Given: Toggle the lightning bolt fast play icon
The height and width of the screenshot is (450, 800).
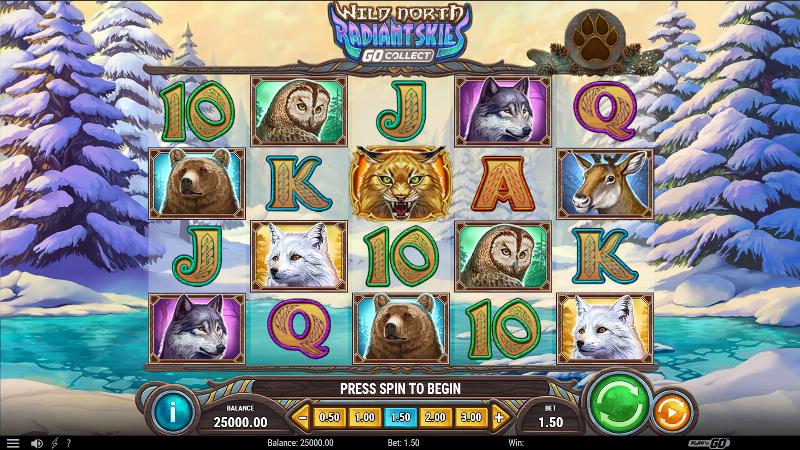Looking at the screenshot, I should pos(54,442).
